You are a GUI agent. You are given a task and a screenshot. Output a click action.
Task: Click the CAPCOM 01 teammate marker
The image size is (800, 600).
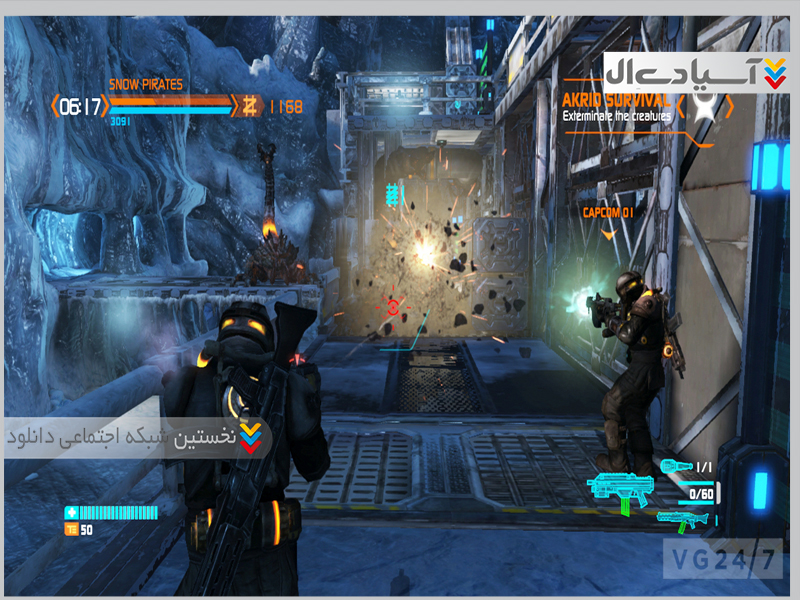pyautogui.click(x=609, y=212)
